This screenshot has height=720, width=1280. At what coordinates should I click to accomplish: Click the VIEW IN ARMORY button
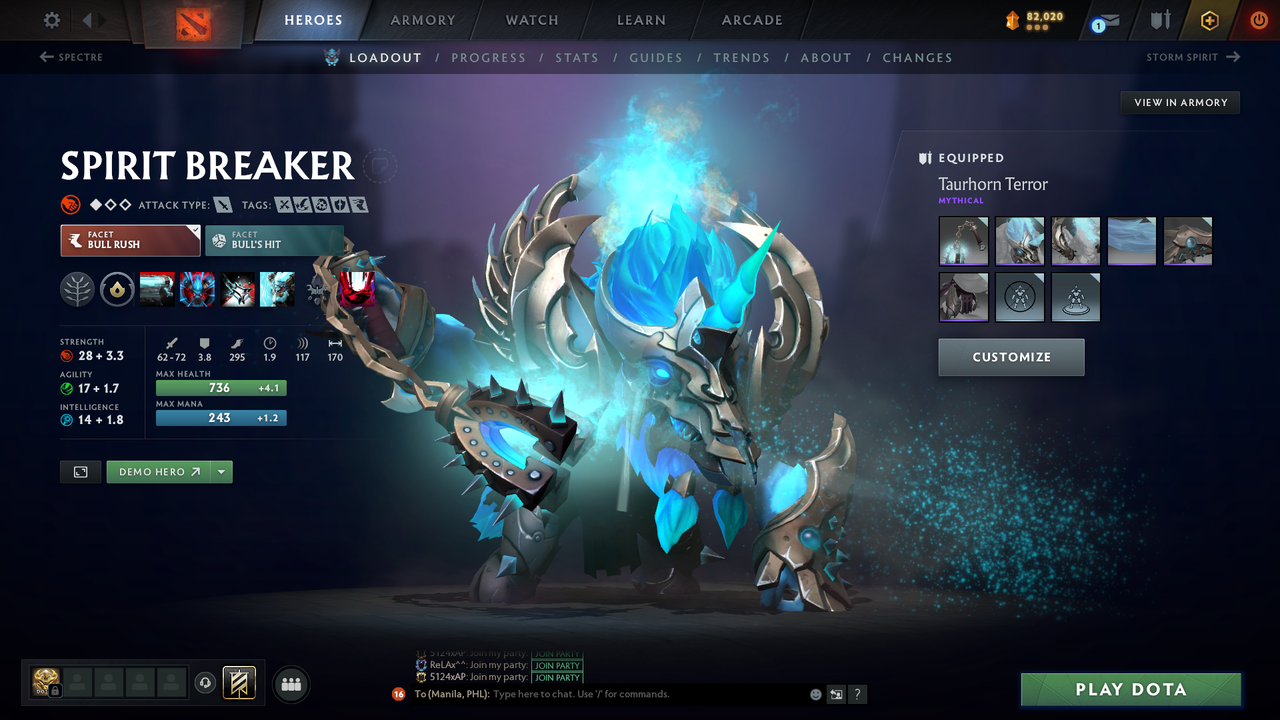click(x=1179, y=102)
